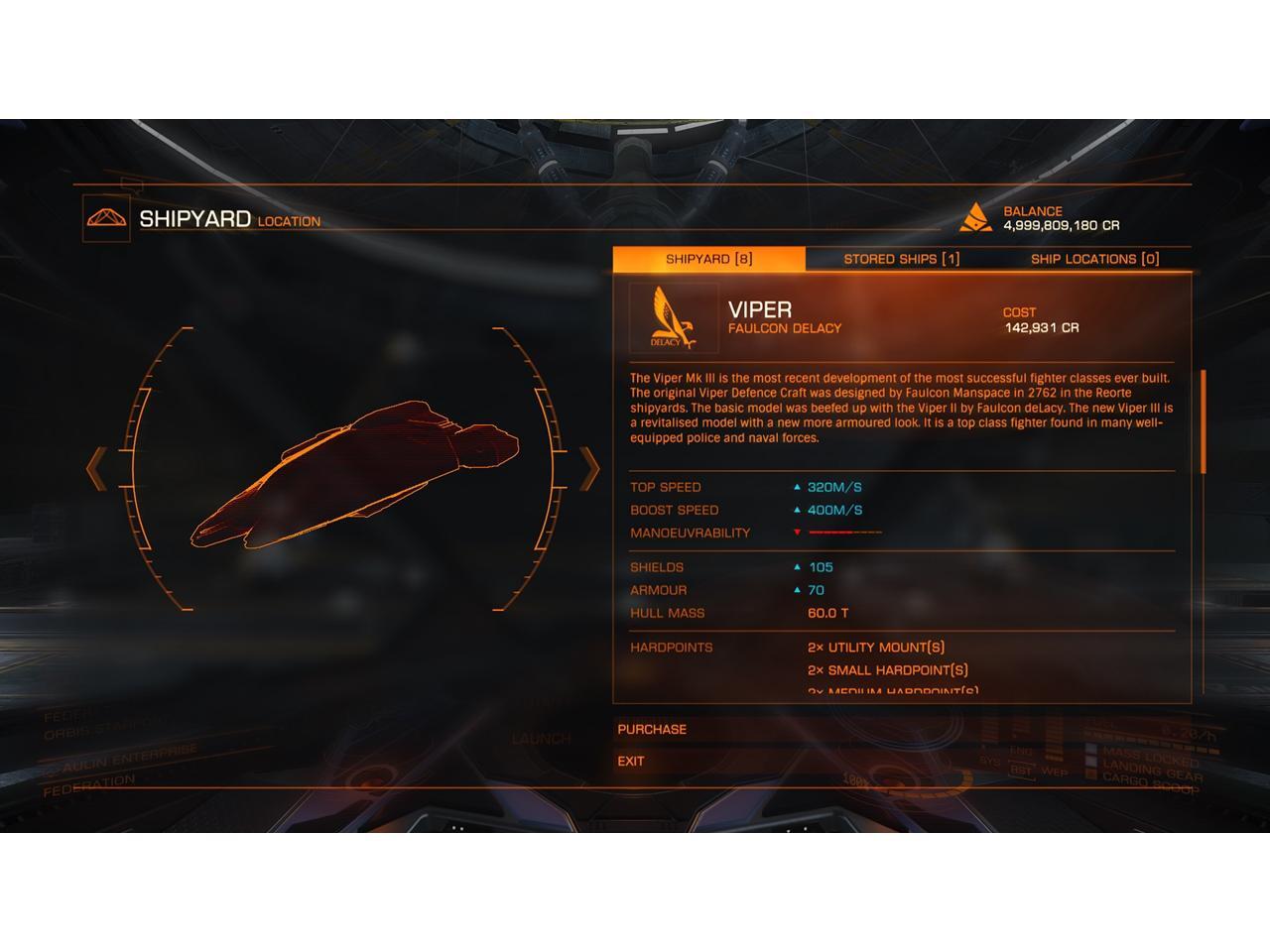Purchase the Viper ship
1270x952 pixels.
pyautogui.click(x=652, y=729)
